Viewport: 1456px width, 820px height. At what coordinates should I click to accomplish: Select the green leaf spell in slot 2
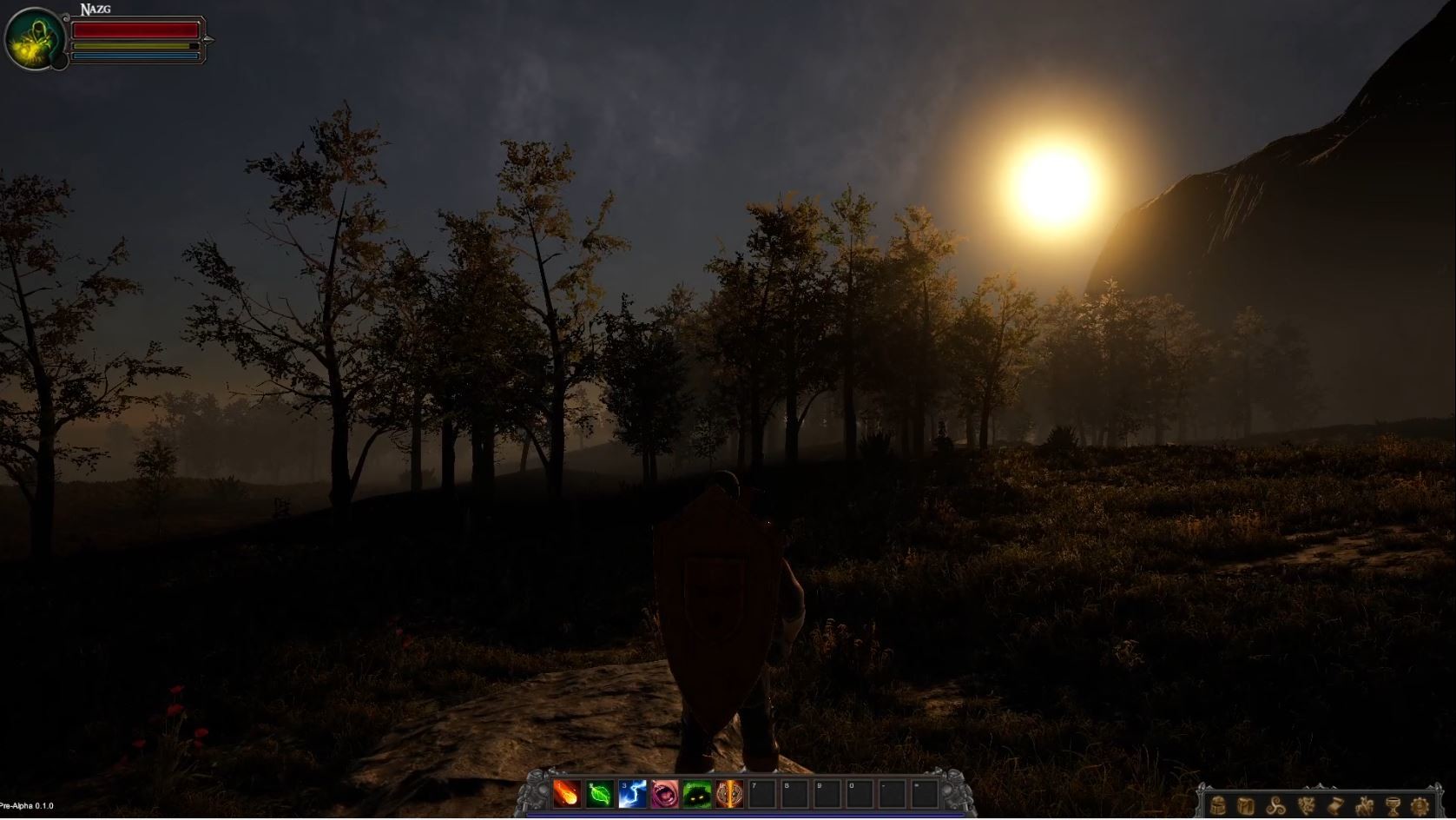pyautogui.click(x=599, y=793)
